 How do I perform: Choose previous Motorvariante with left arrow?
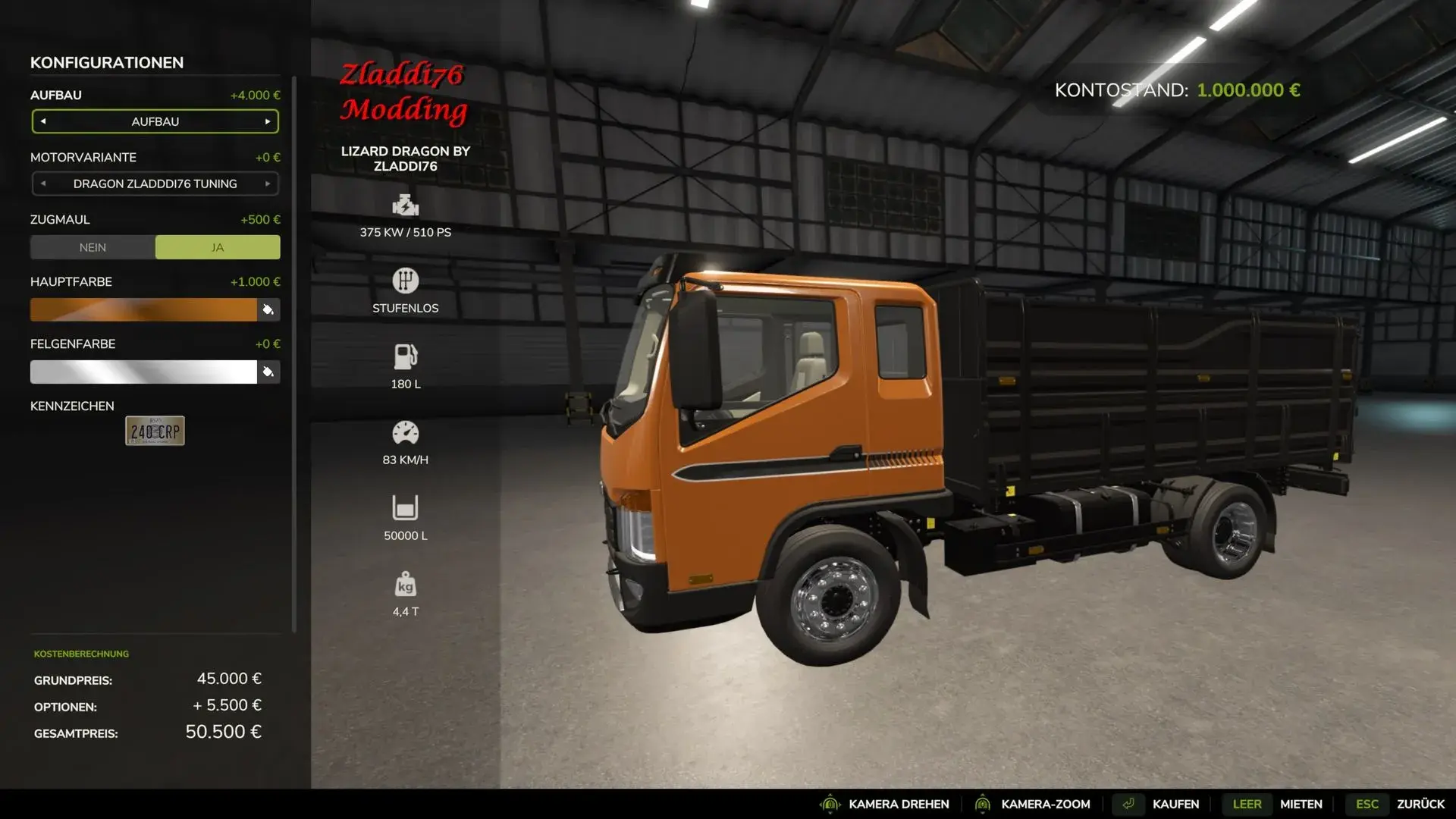tap(43, 184)
